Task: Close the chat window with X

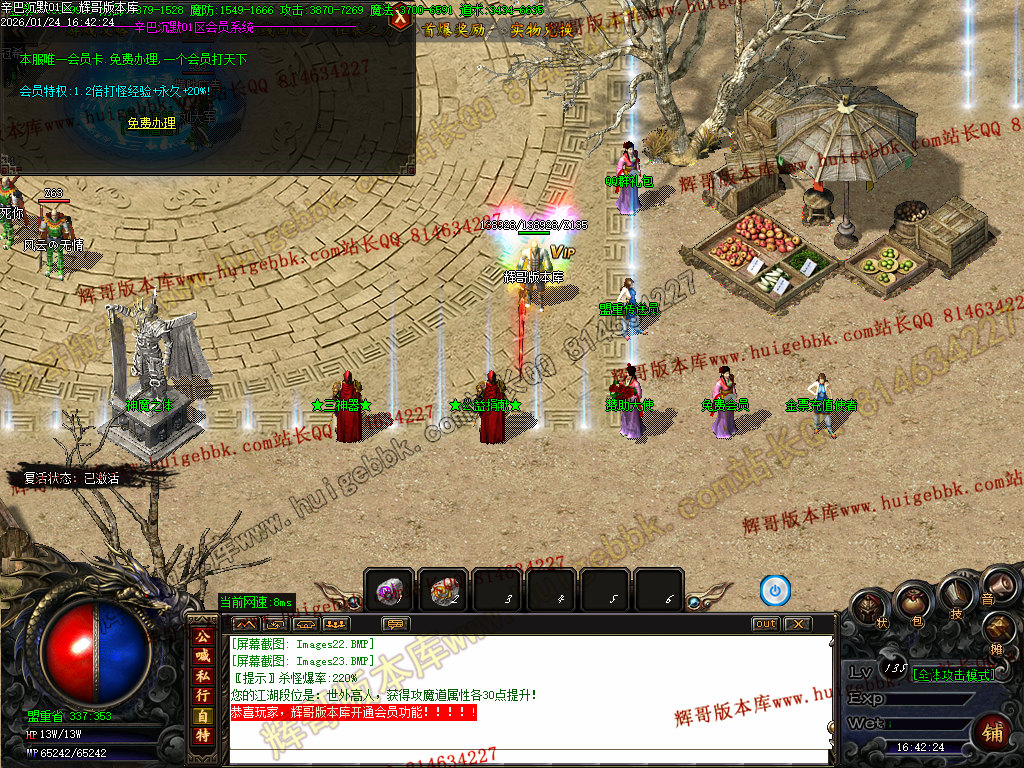Action: click(x=797, y=624)
